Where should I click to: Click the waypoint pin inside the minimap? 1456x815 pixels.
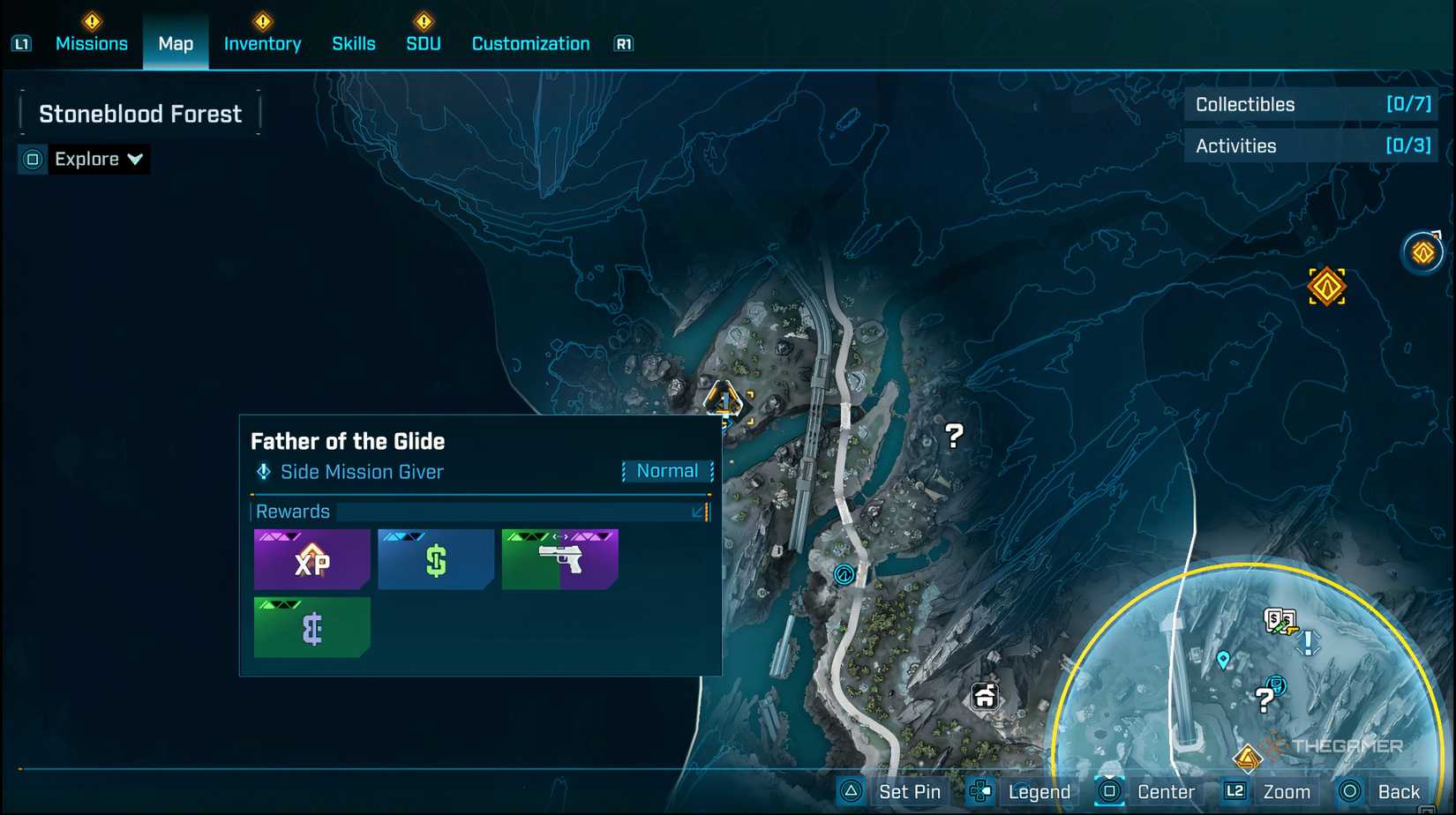[x=1222, y=659]
